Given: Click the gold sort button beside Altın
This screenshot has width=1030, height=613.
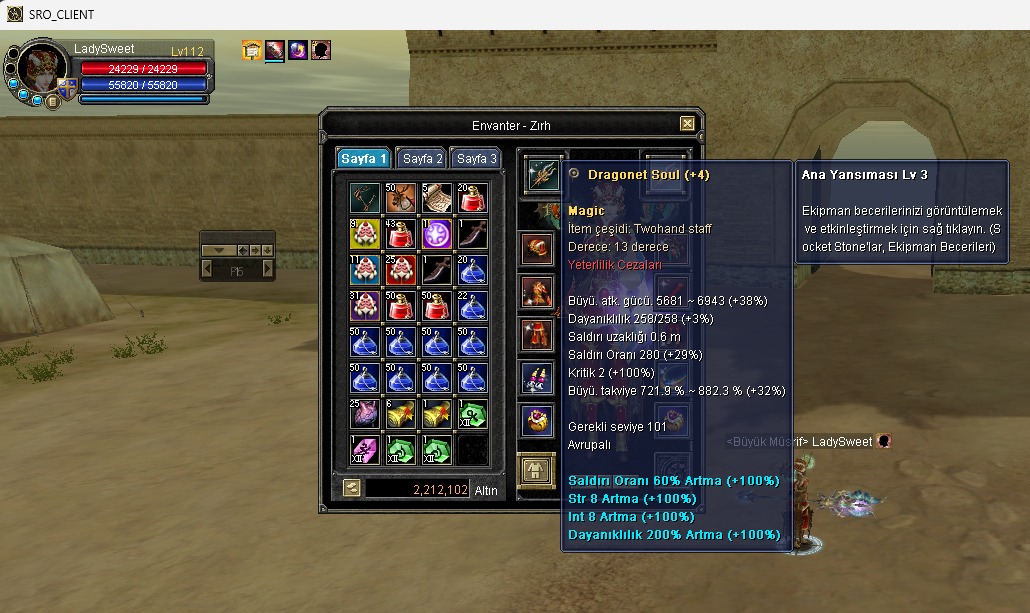Looking at the screenshot, I should click(x=352, y=488).
